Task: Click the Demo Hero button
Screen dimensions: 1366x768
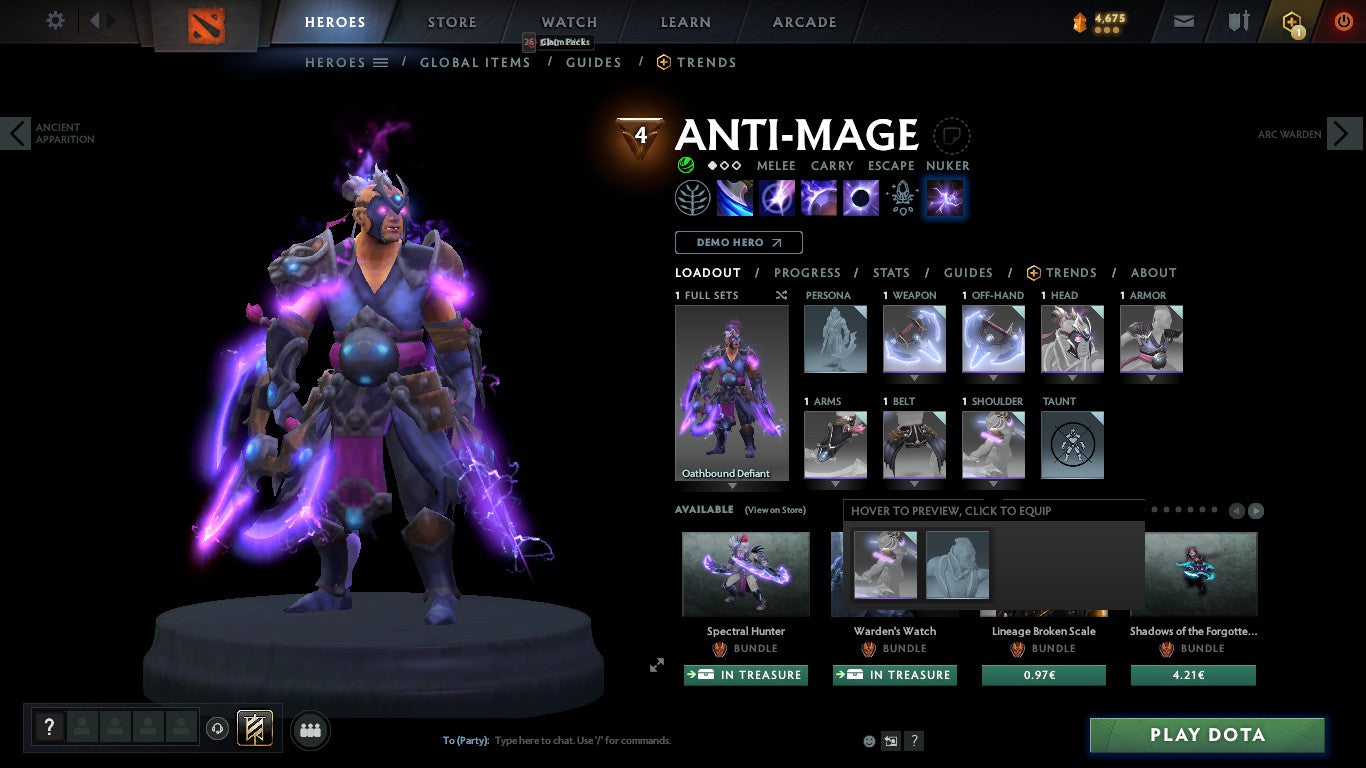Action: [737, 242]
